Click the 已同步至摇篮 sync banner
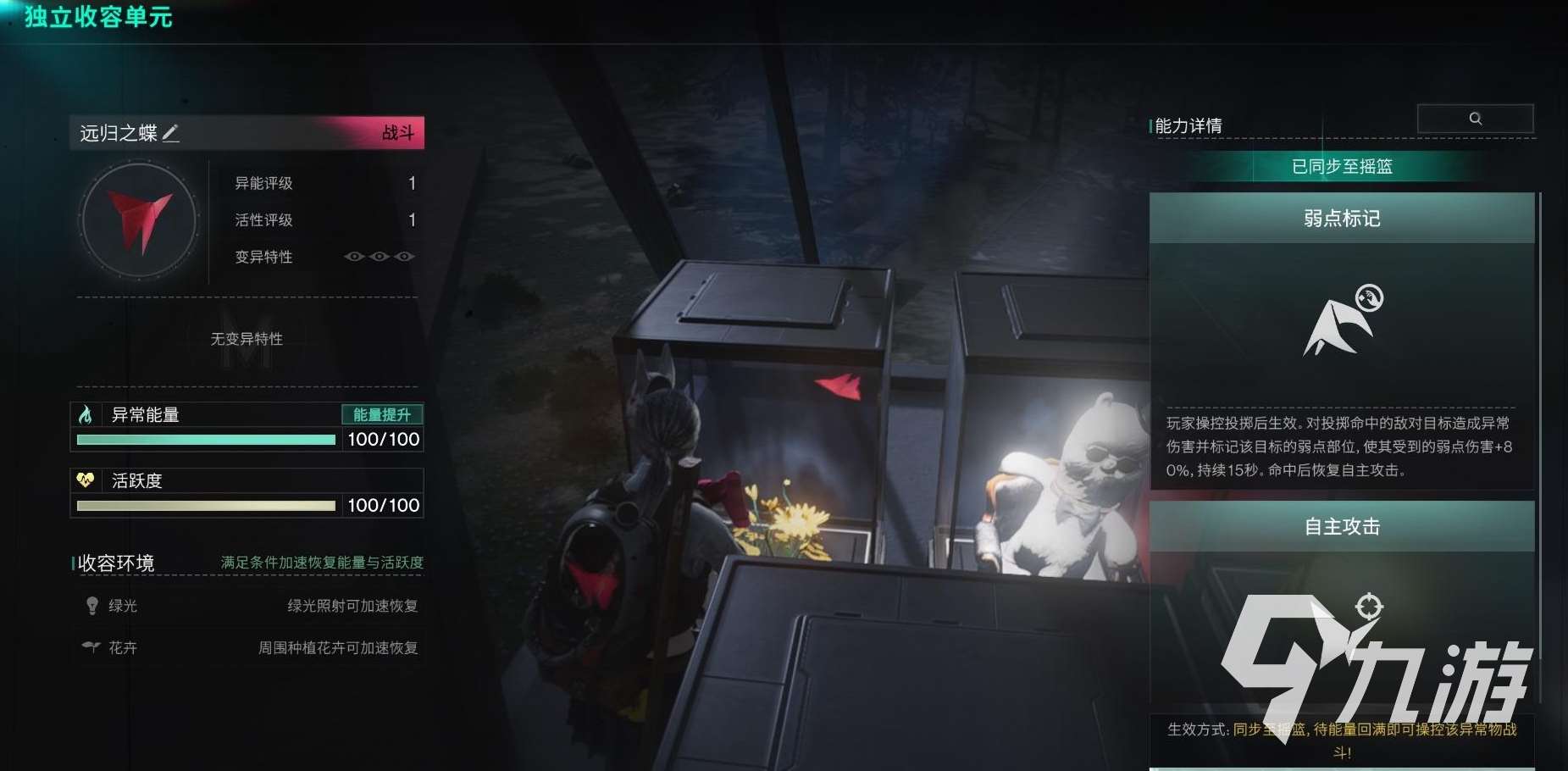Screen dimensions: 1568x771 click(x=1342, y=167)
